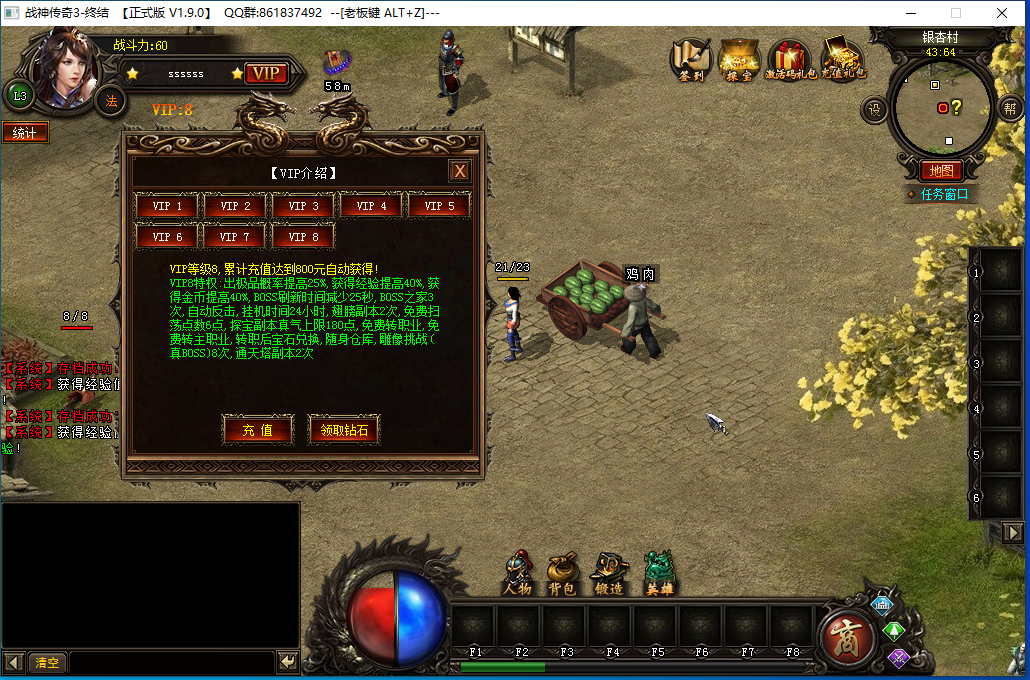
Task: Close the VIP introduction window
Action: [x=459, y=171]
